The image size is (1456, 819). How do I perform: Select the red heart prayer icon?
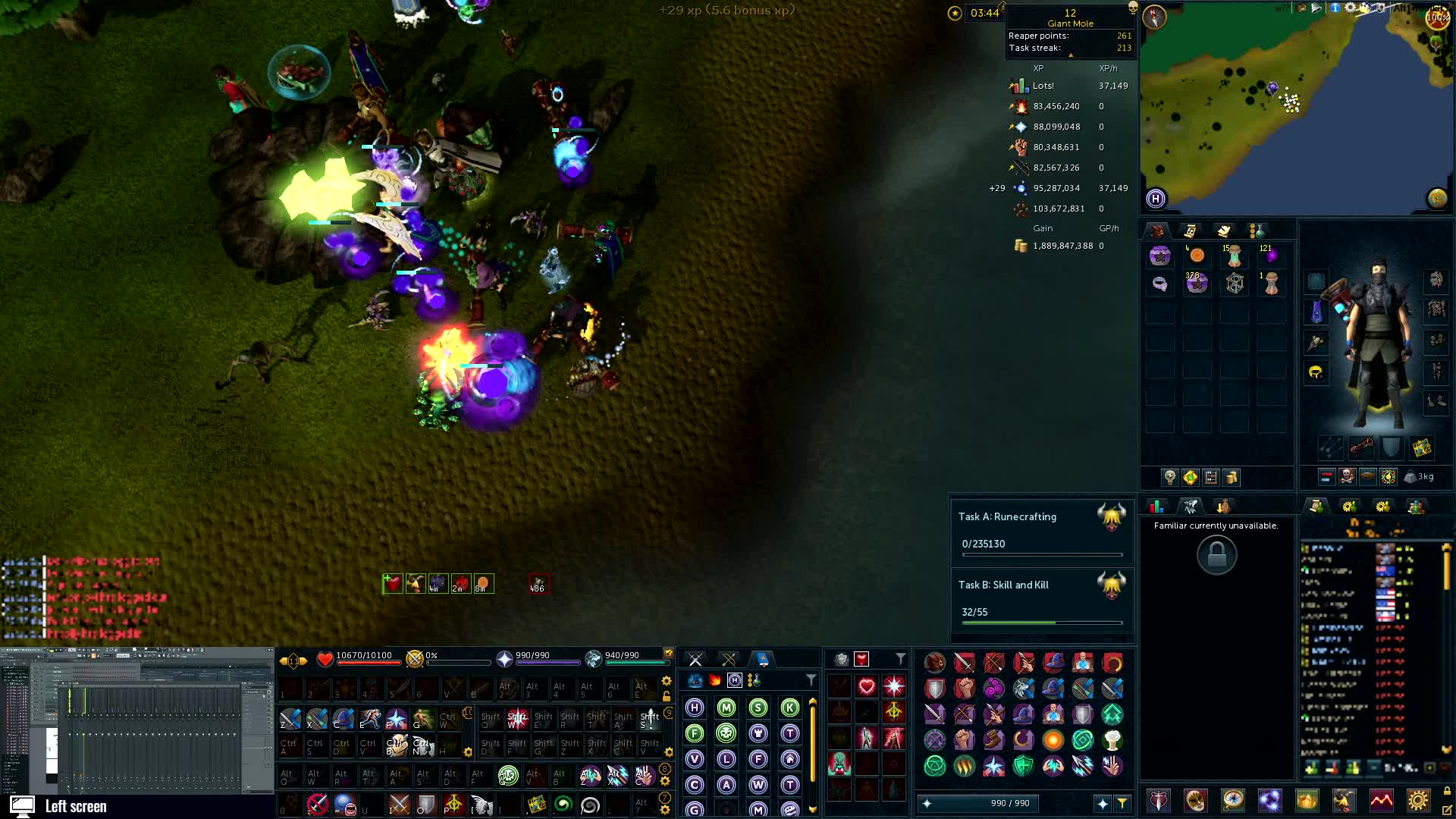click(867, 687)
